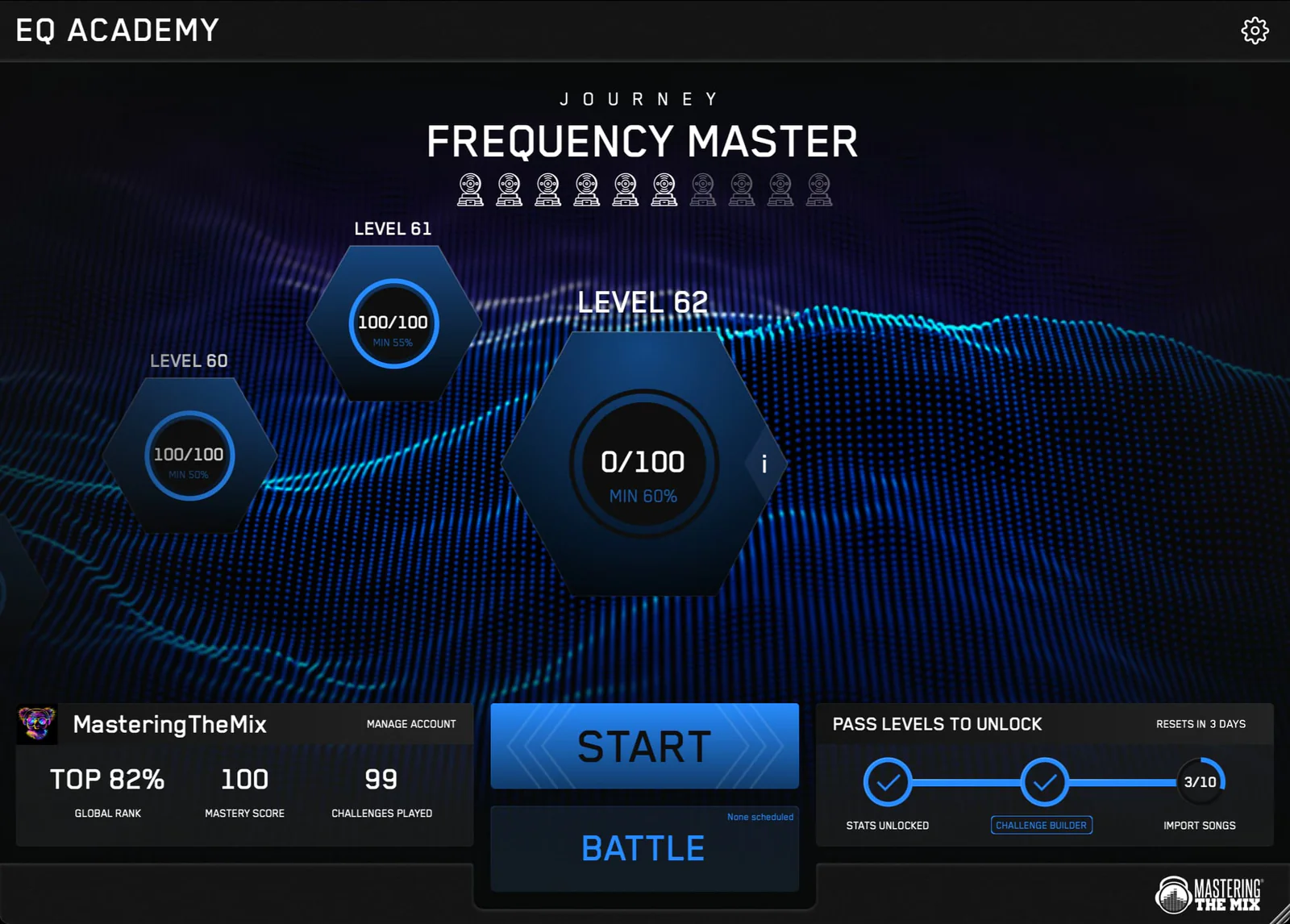Start Level 62
Viewport: 1290px width, 924px height.
[x=643, y=745]
